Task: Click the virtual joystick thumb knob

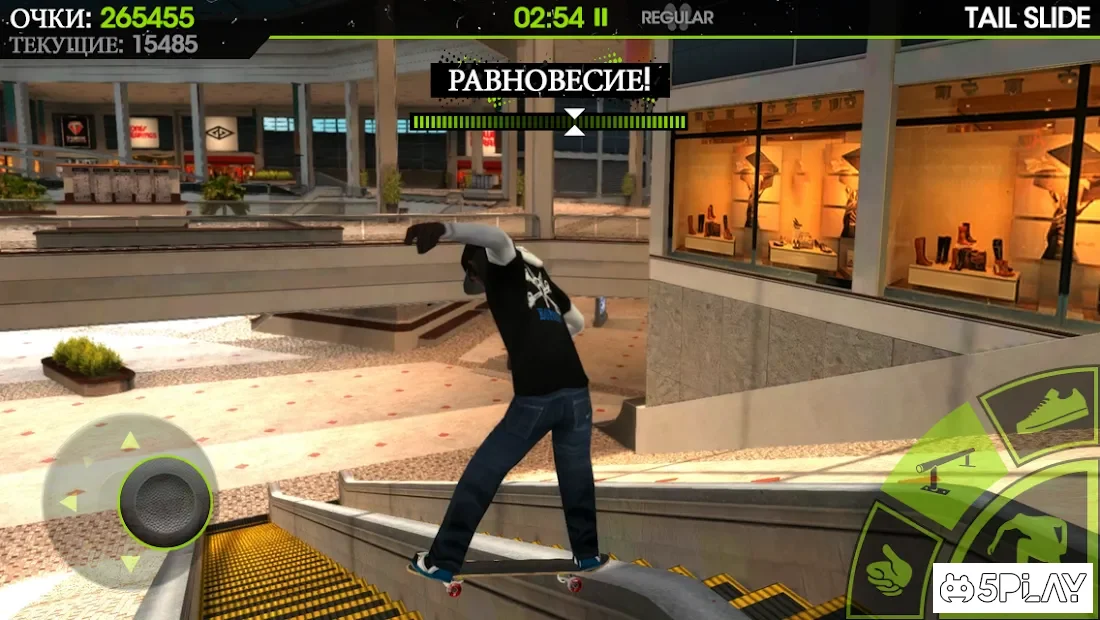Action: 165,503
